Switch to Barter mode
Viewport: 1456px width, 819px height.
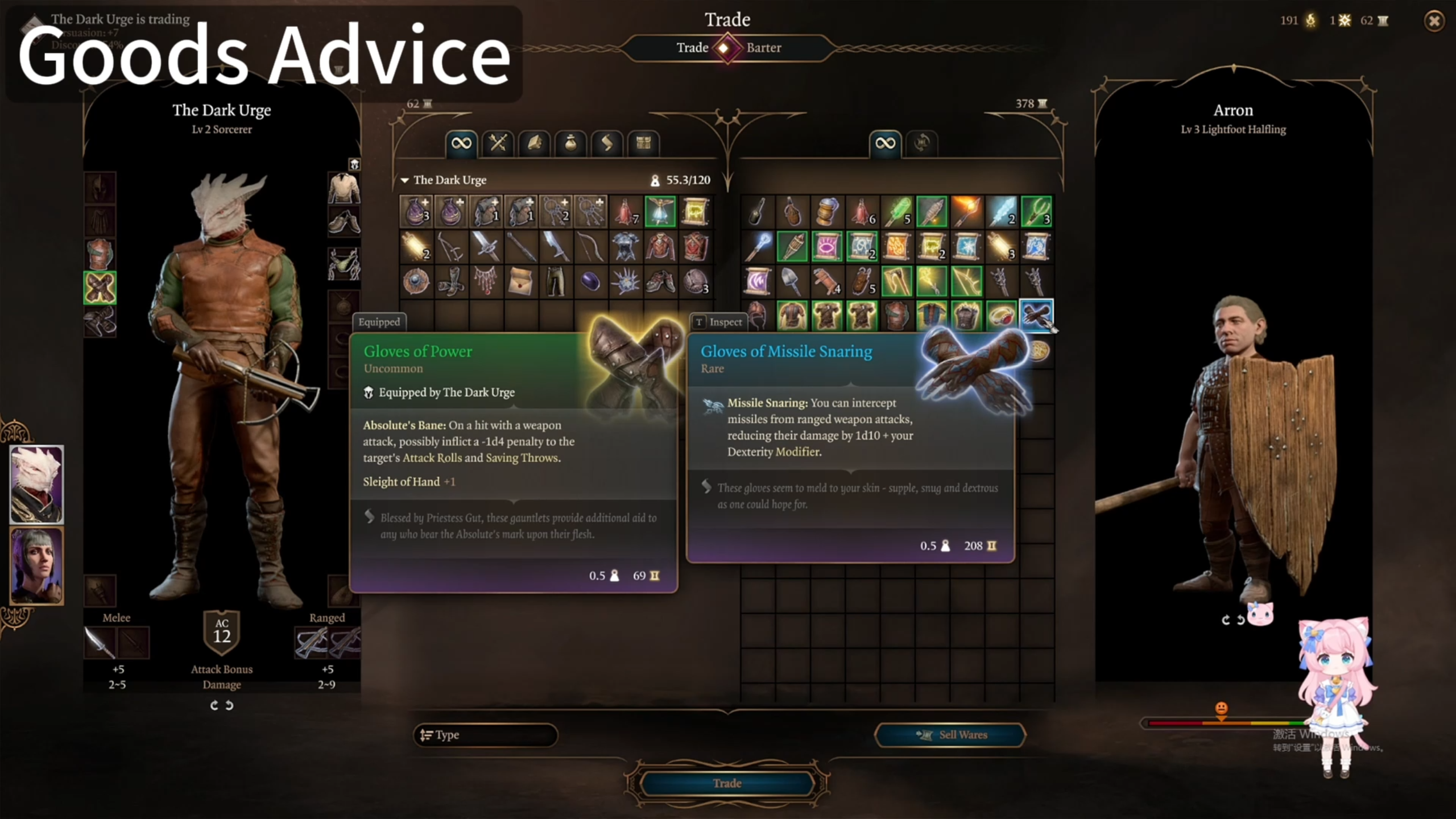[x=763, y=48]
